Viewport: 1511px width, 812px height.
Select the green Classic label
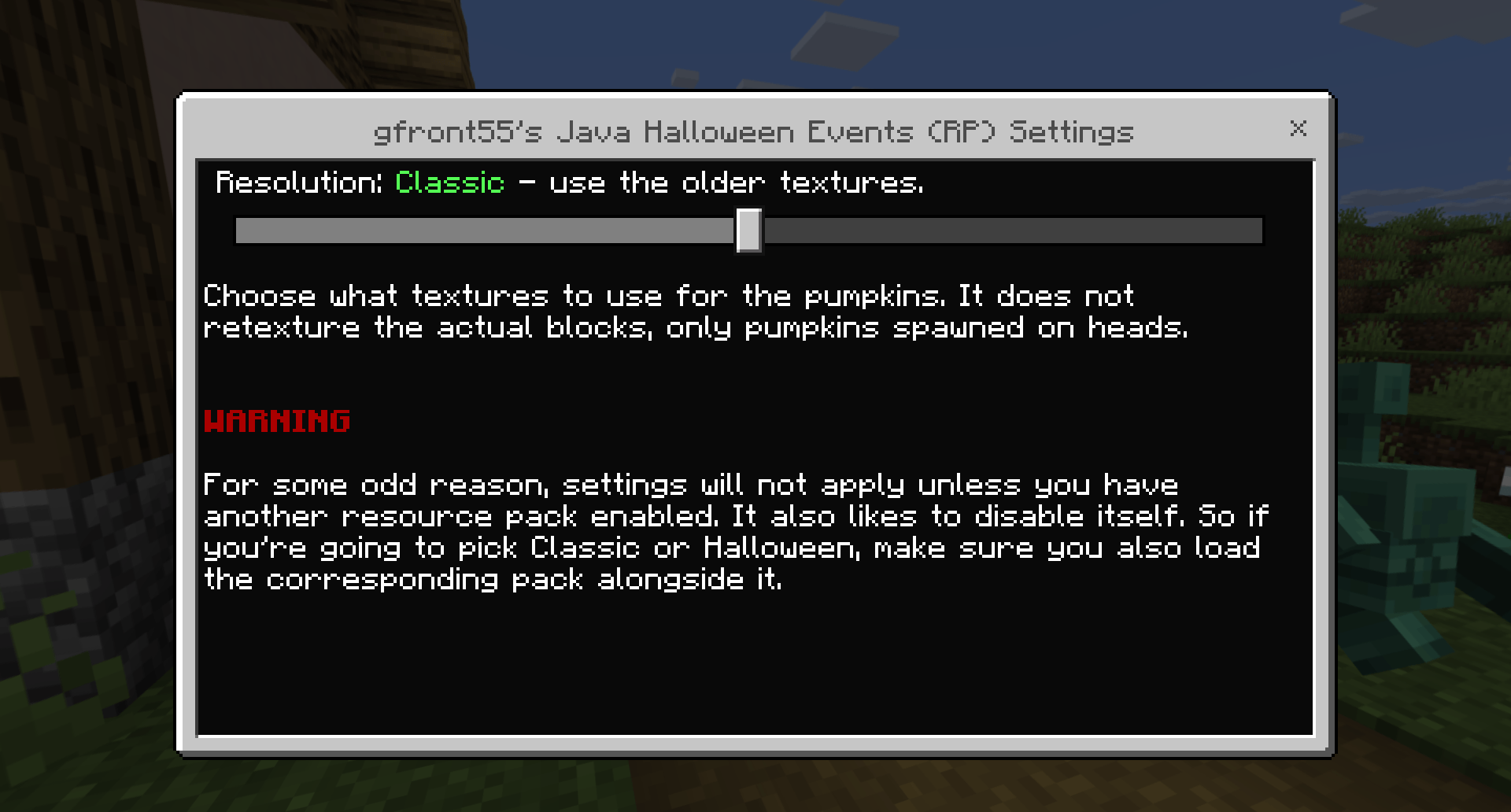448,183
